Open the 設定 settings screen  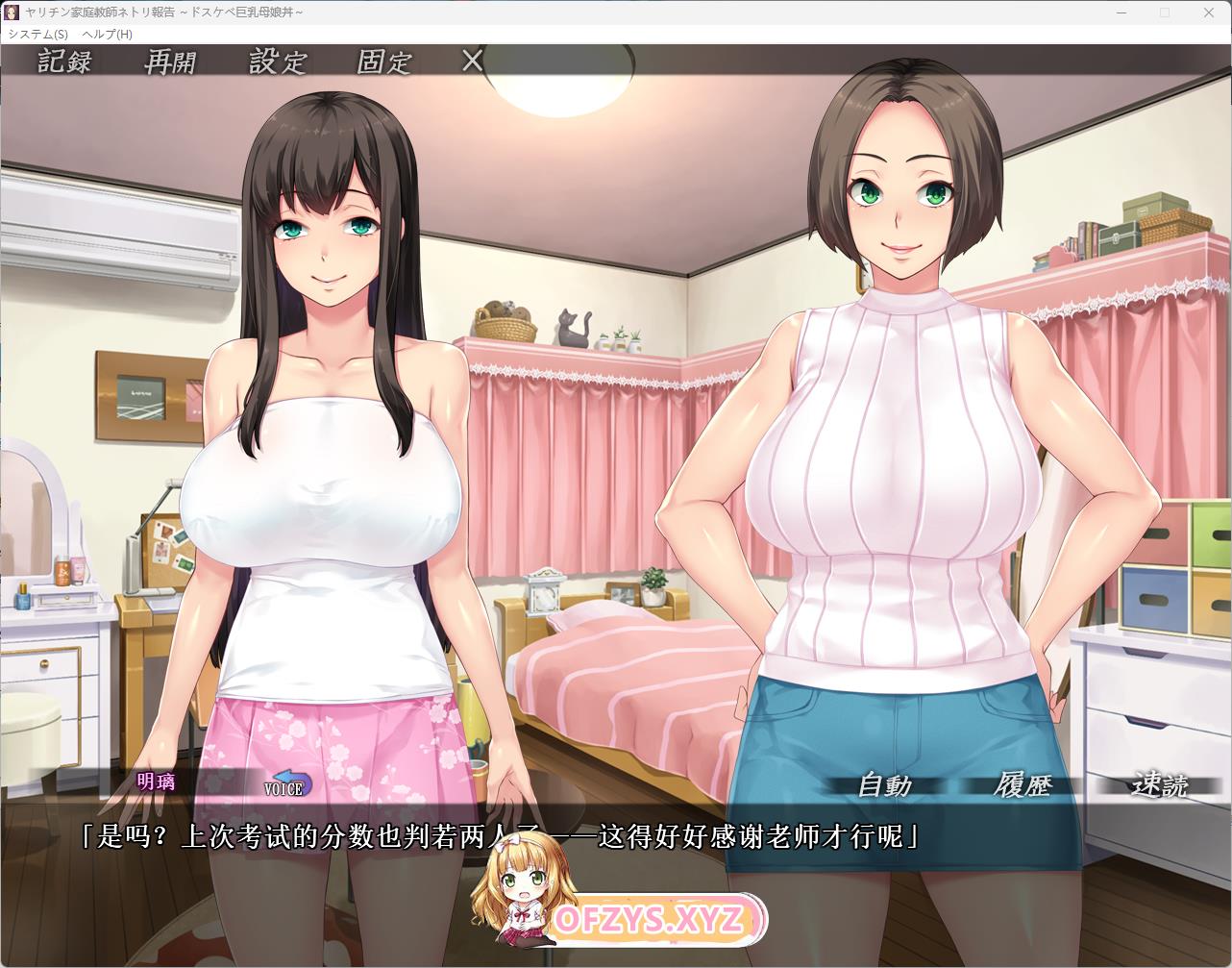tap(278, 62)
